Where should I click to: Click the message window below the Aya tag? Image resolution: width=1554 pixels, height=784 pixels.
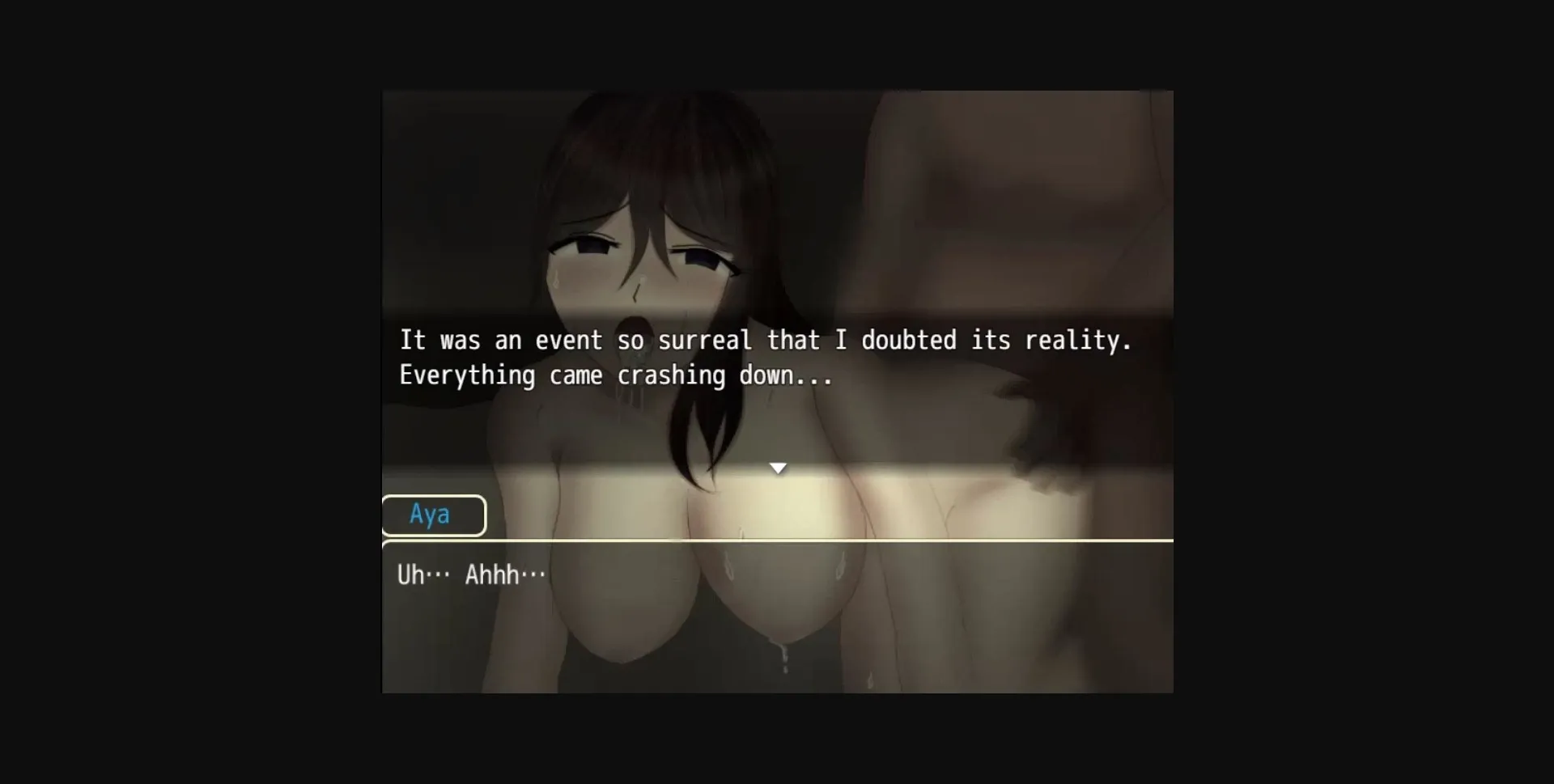click(777, 615)
